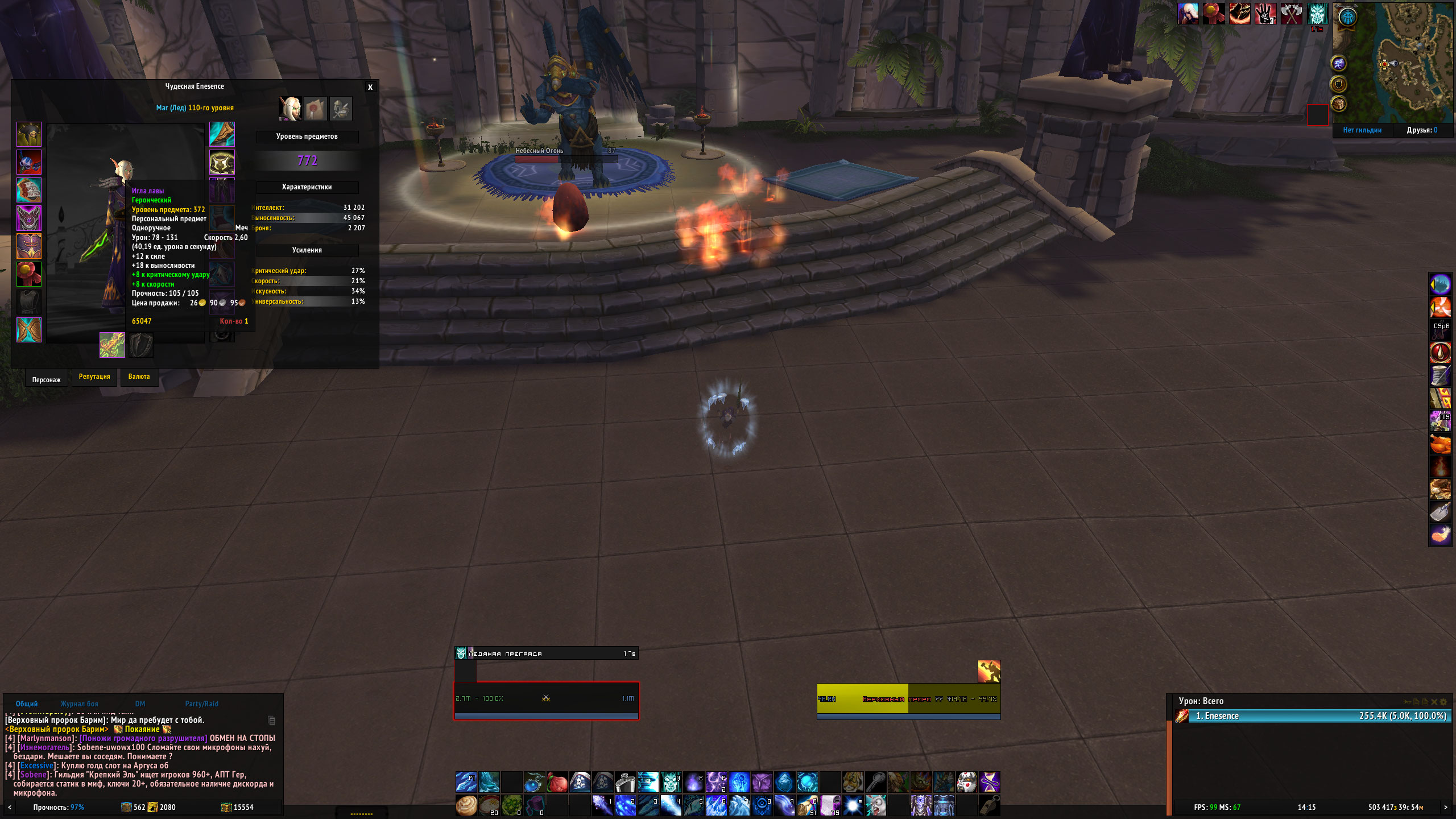Open the Валюта tab
The height and width of the screenshot is (819, 1456).
[x=139, y=377]
